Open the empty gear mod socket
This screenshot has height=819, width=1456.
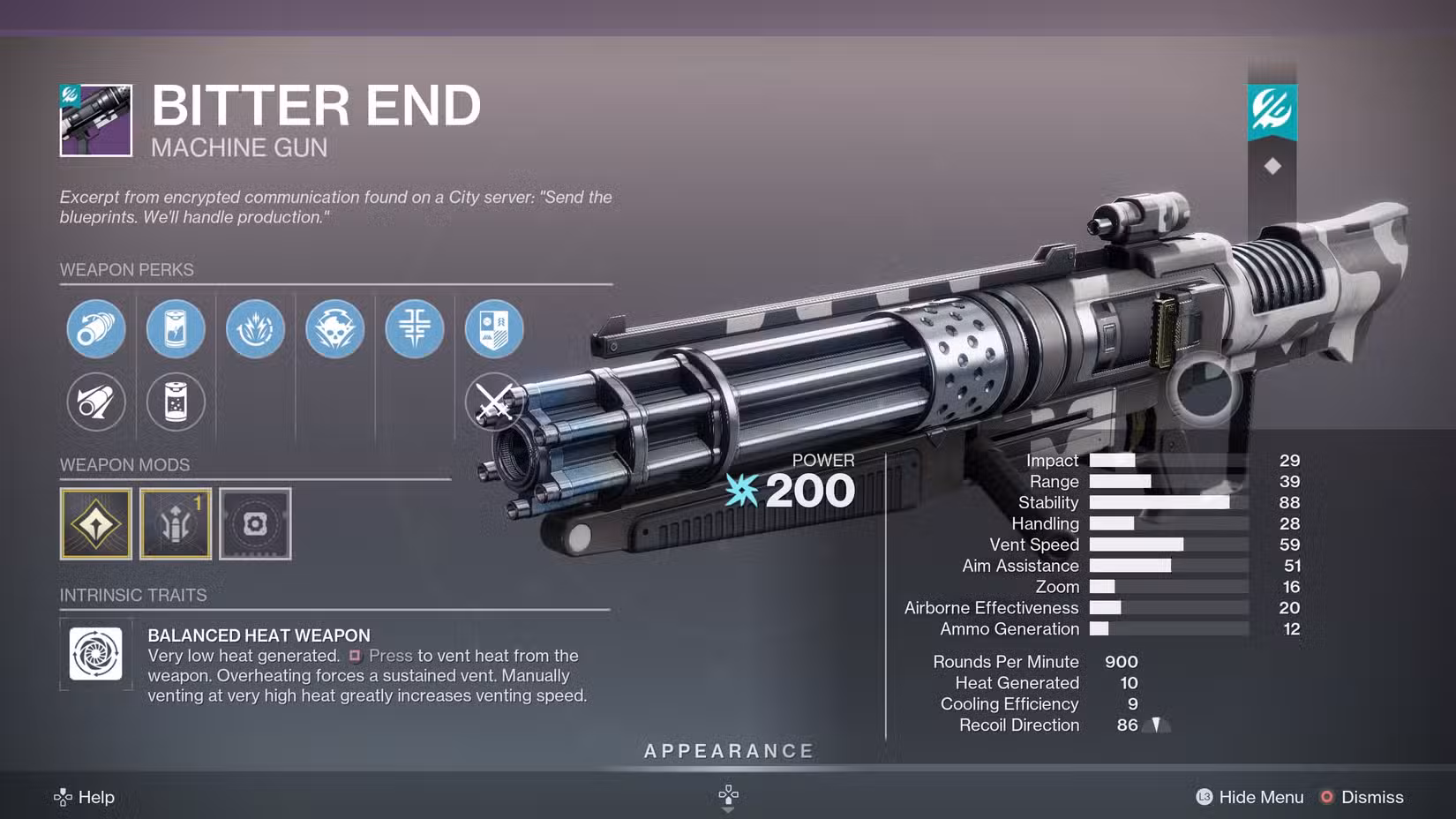pos(255,524)
